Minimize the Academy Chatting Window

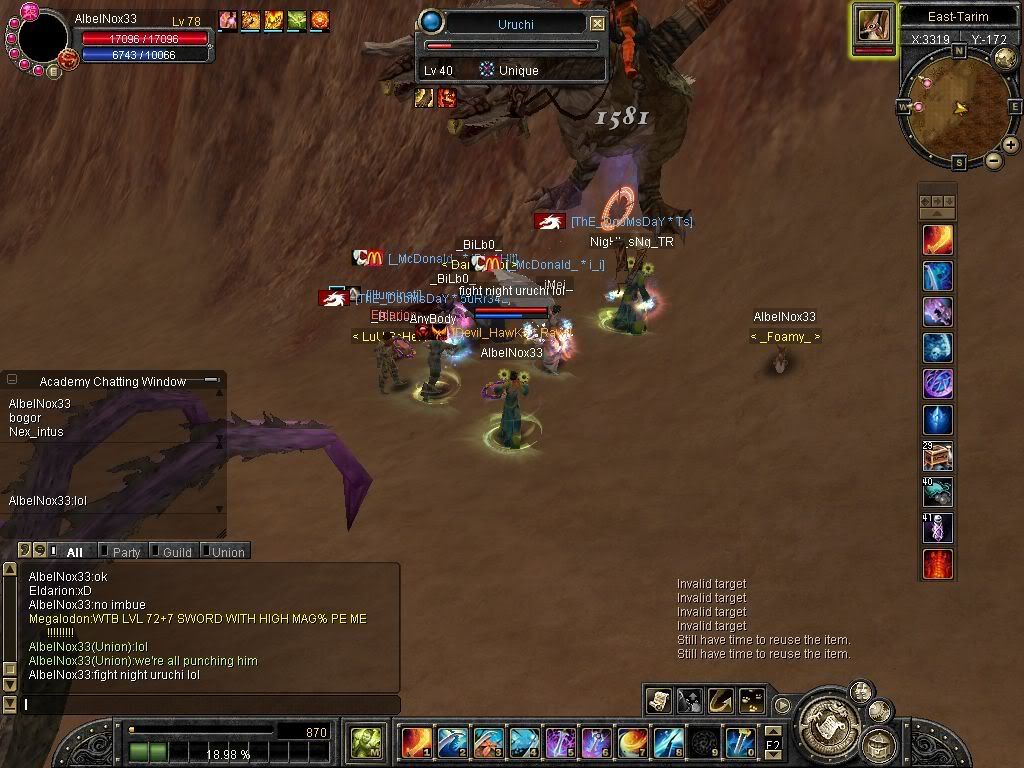[211, 380]
